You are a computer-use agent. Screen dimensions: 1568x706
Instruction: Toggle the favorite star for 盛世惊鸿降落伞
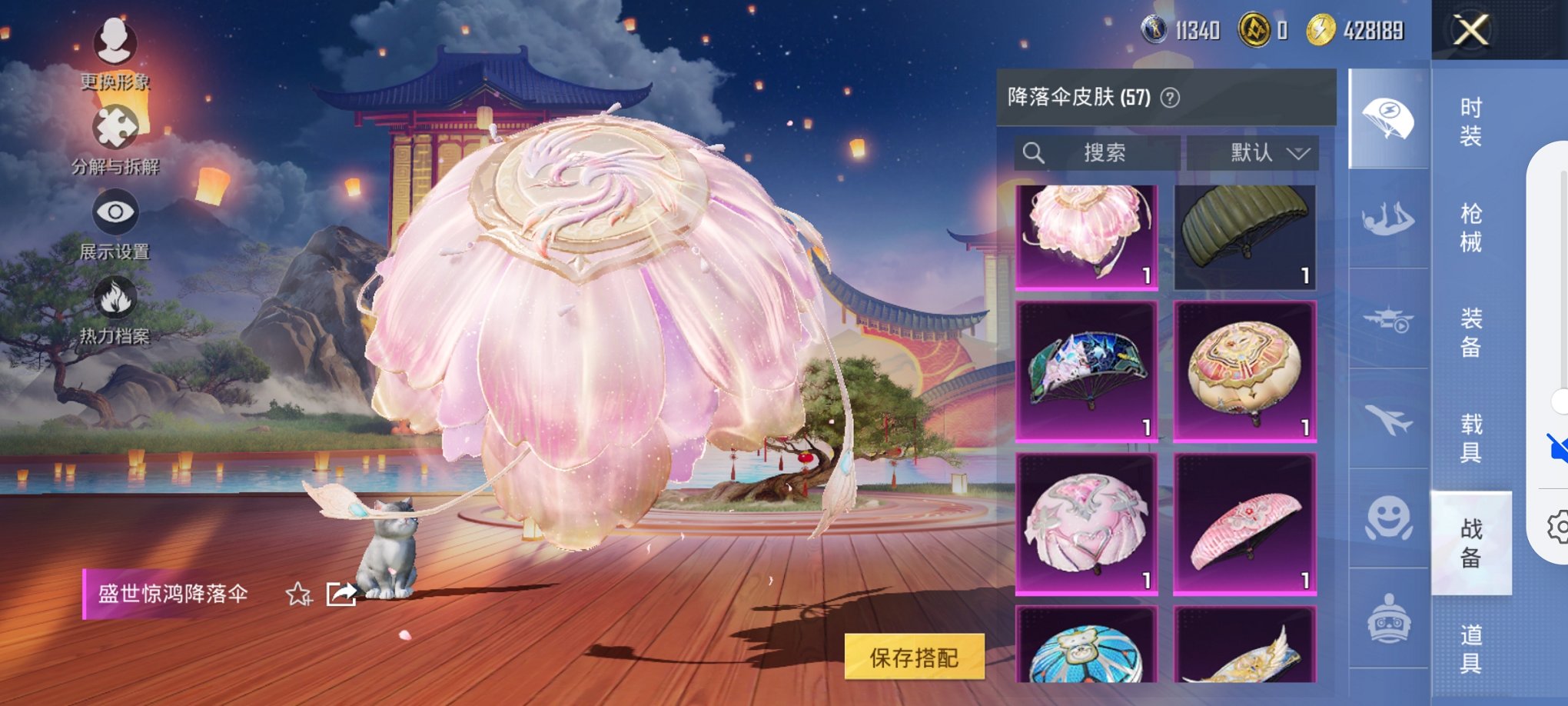coord(299,594)
